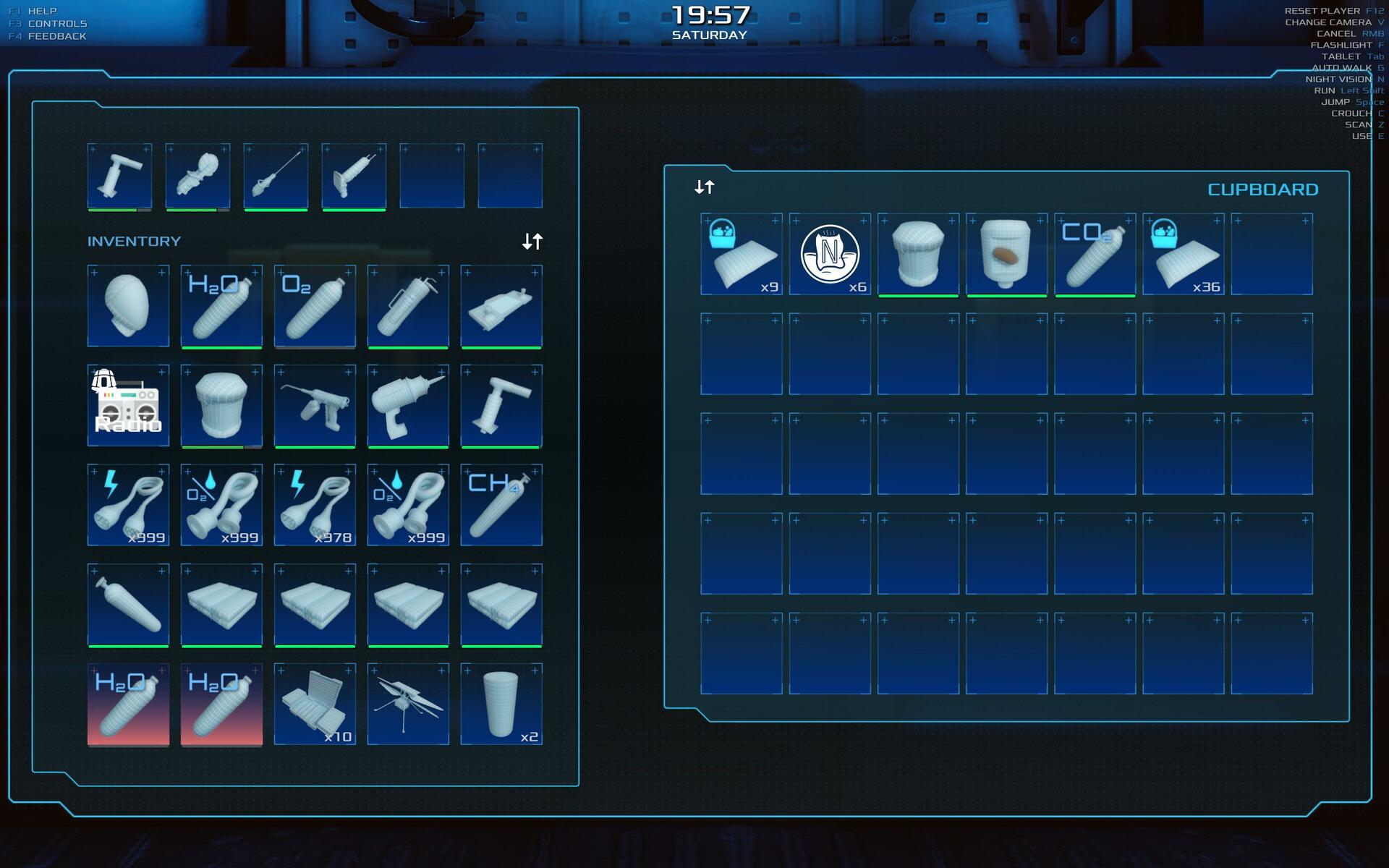Select the x9 food pack in cupboard
Image resolution: width=1389 pixels, height=868 pixels.
742,254
